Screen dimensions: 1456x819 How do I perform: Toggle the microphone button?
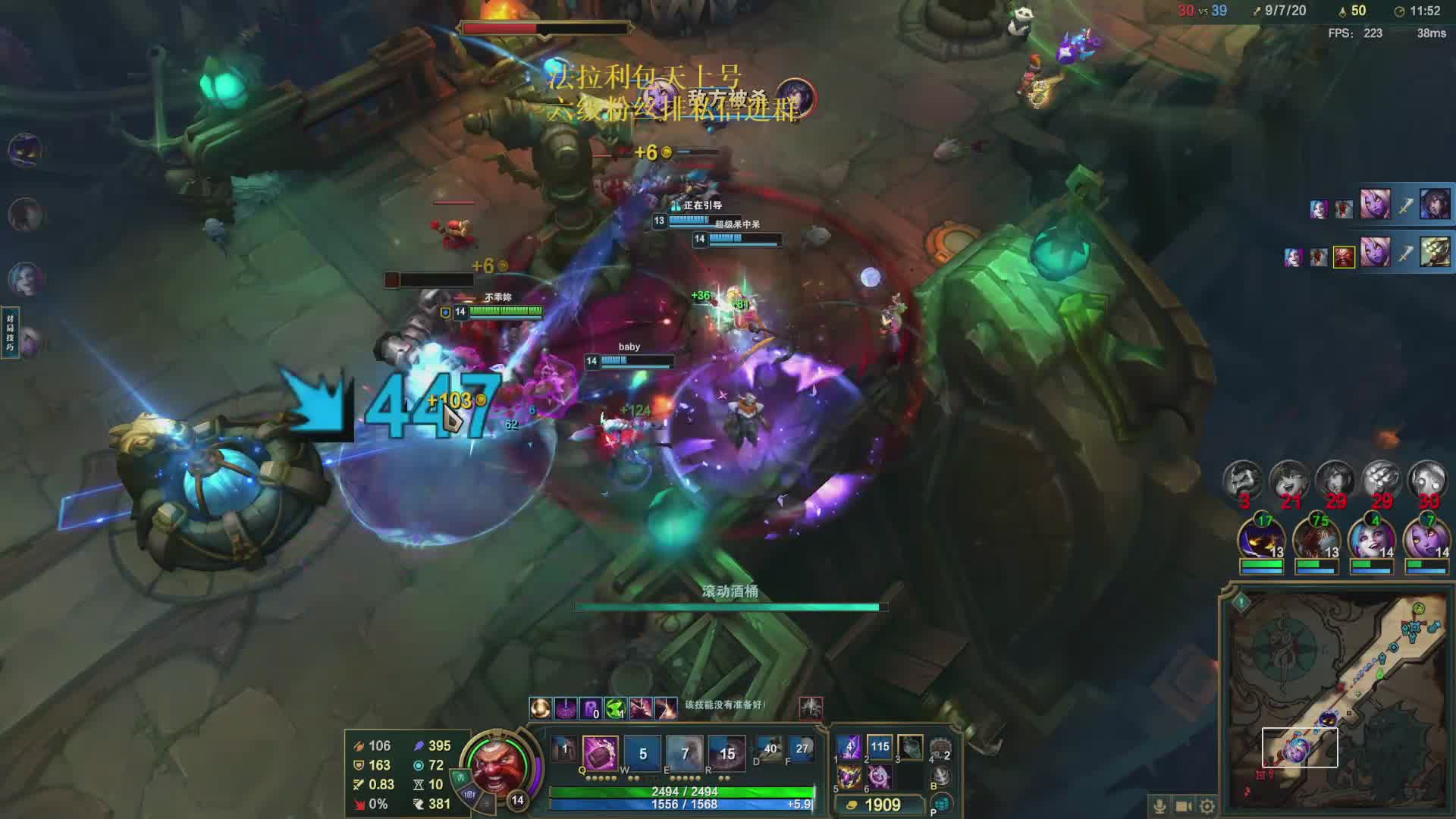[1159, 806]
